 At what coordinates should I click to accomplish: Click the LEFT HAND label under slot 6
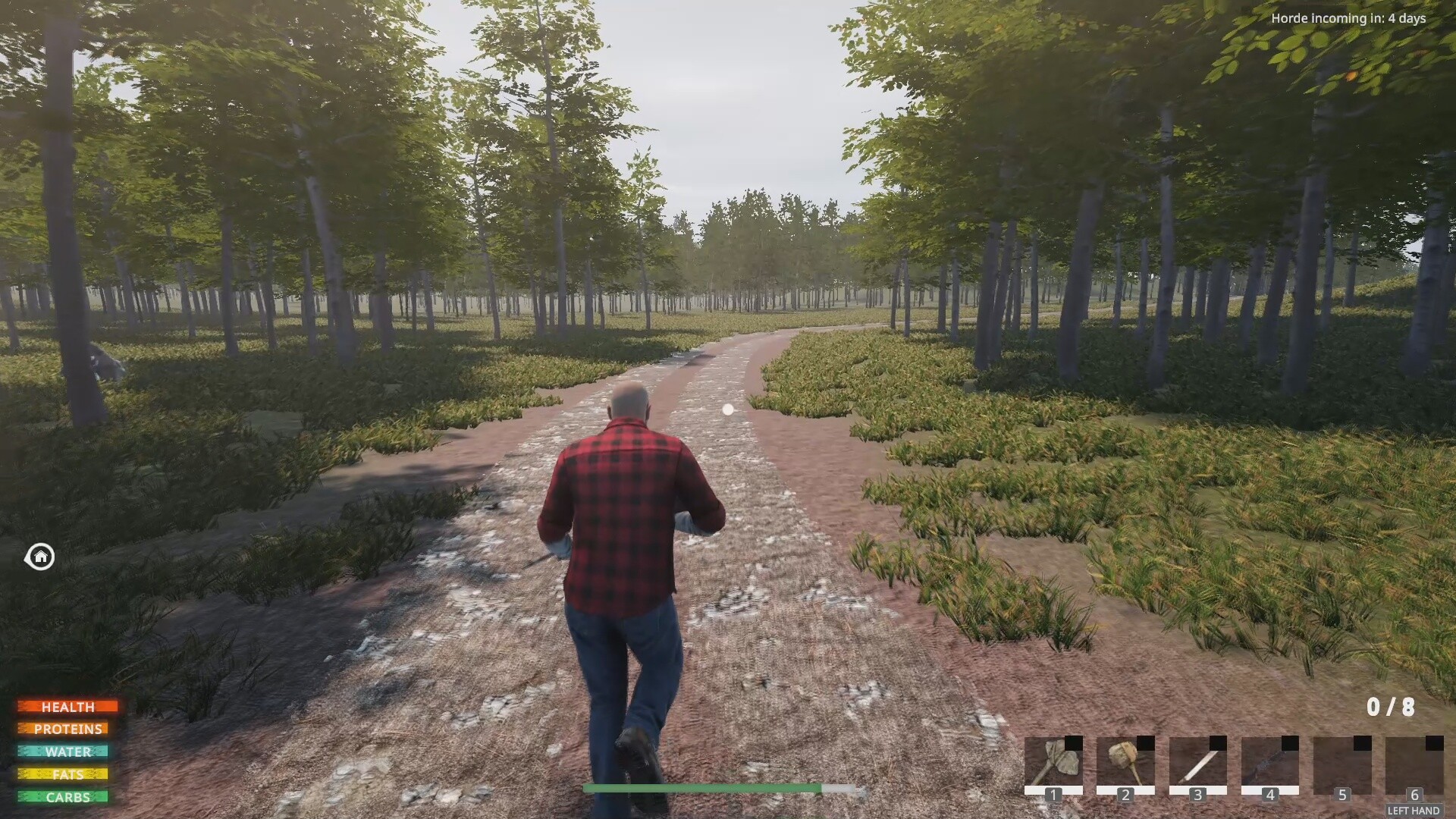pos(1413,808)
